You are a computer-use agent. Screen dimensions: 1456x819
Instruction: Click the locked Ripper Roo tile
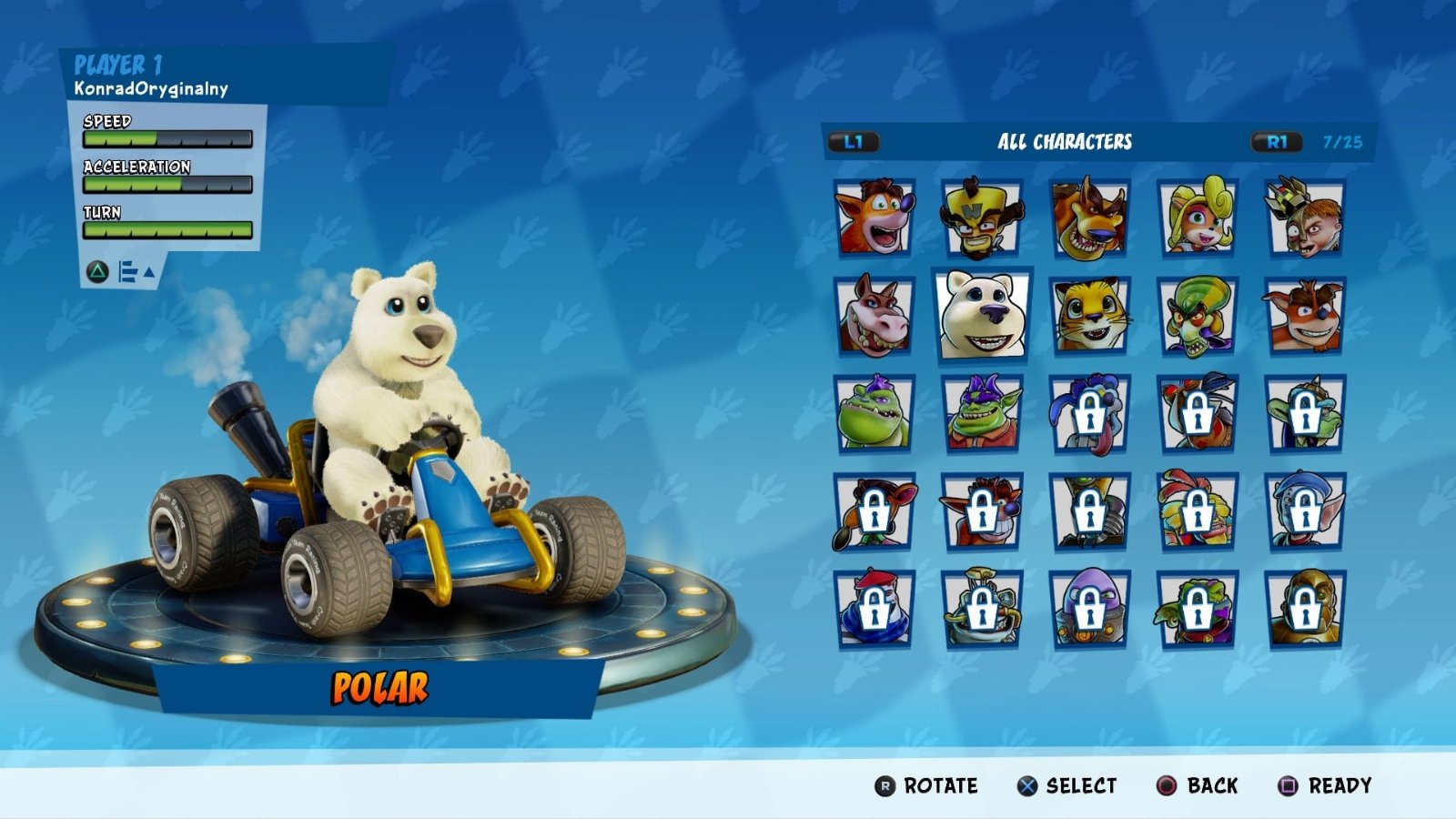pos(1089,414)
